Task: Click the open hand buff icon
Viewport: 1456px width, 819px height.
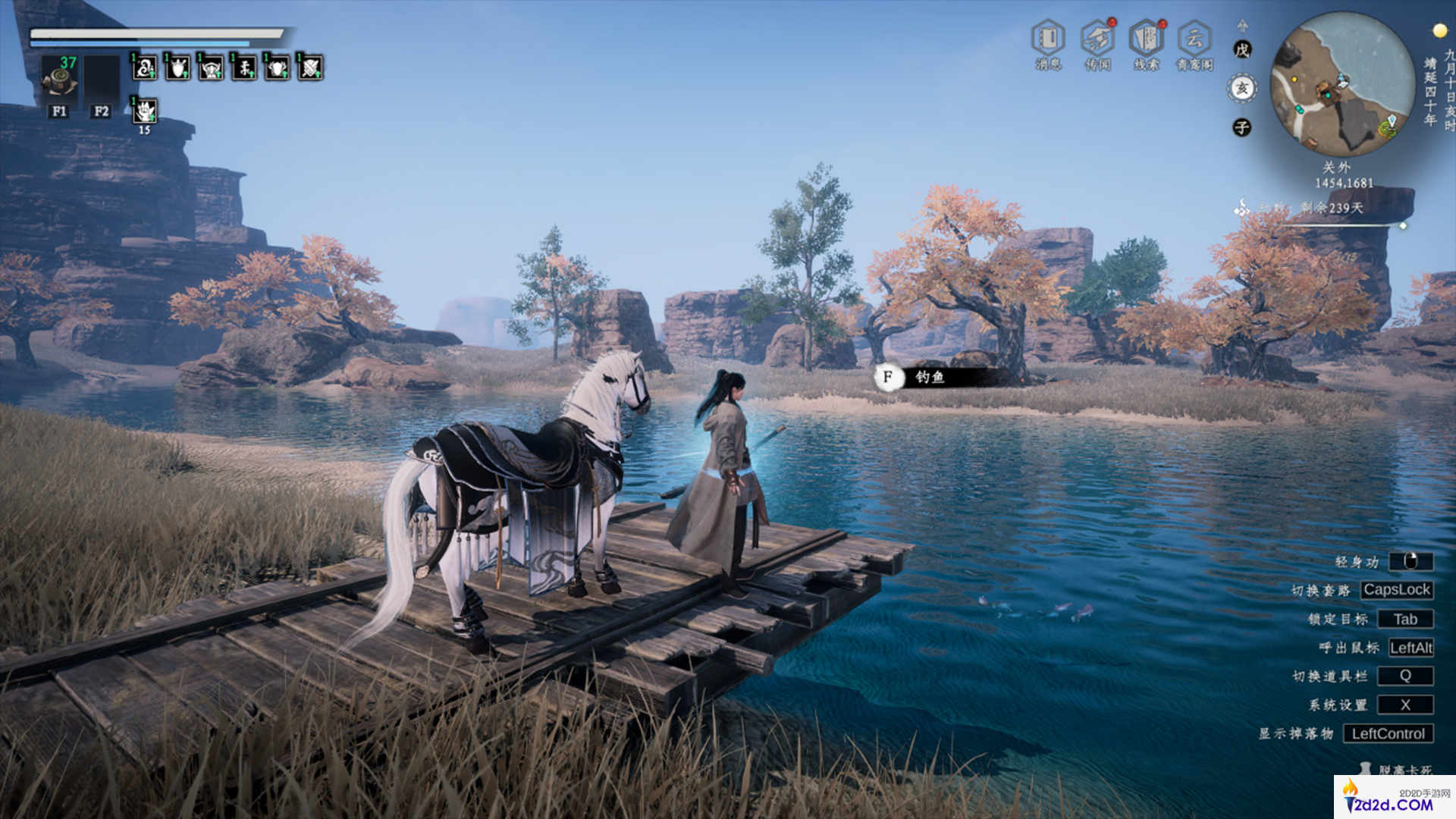Action: point(145,111)
